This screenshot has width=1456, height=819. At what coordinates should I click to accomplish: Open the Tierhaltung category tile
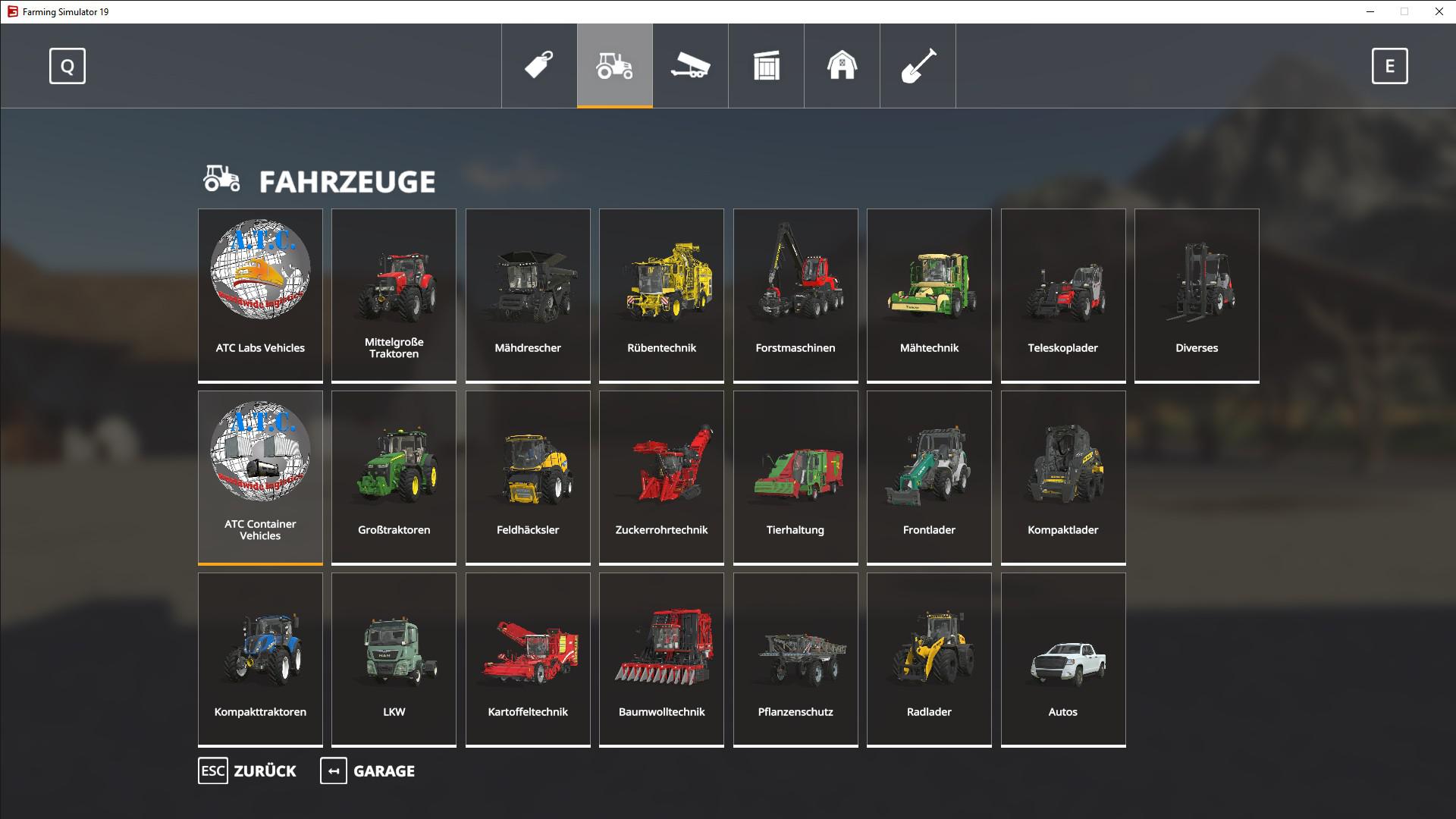[x=795, y=477]
